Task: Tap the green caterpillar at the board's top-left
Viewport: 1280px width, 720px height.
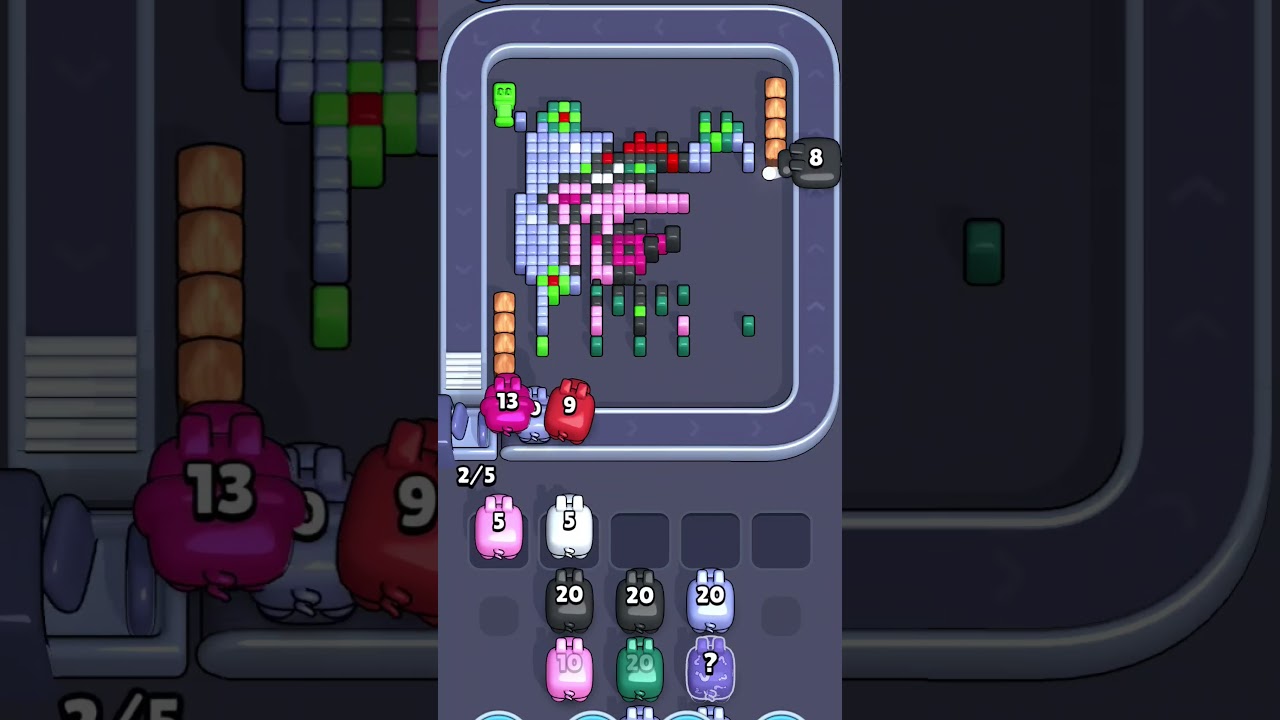Action: pyautogui.click(x=502, y=105)
